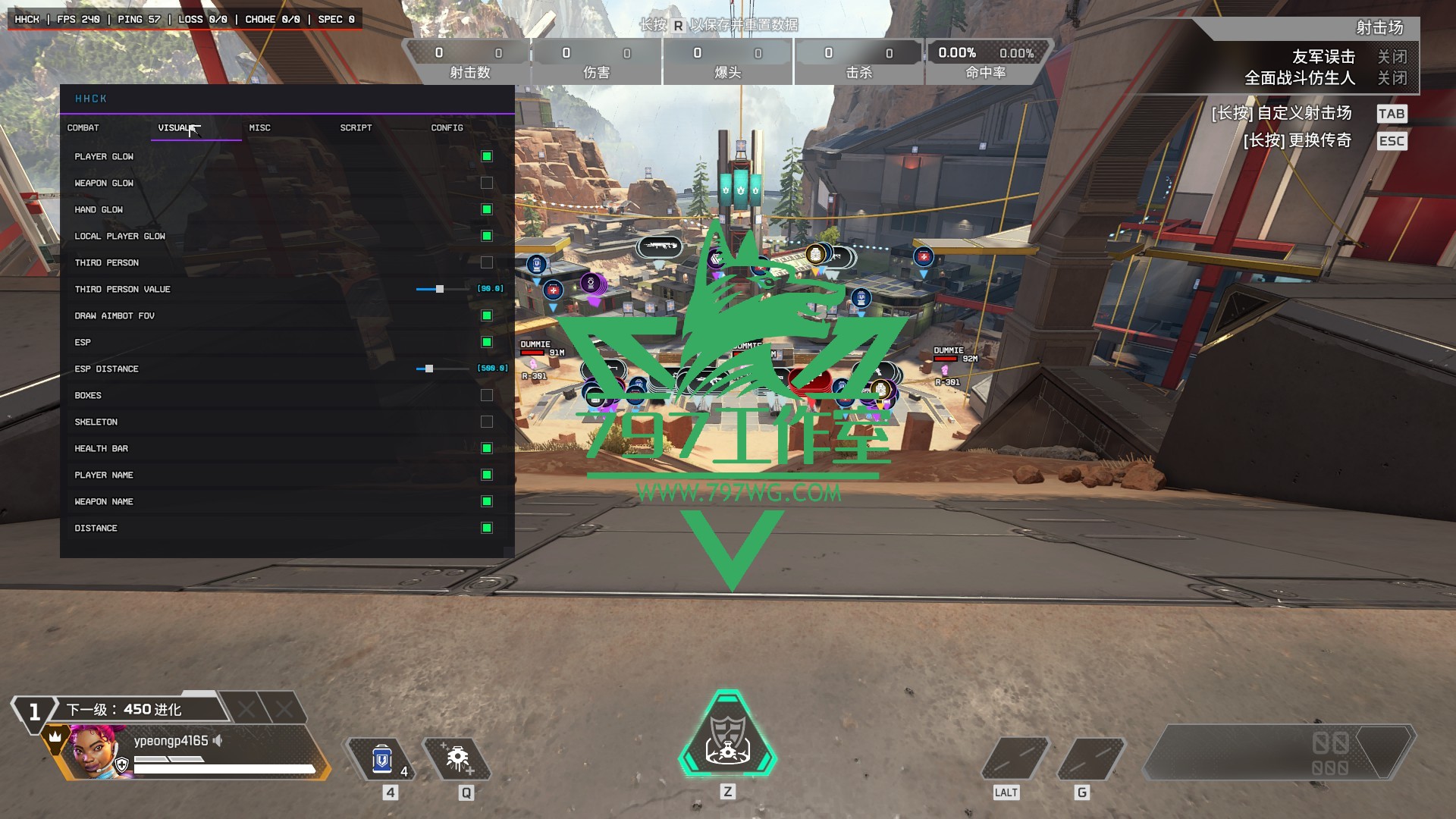
Task: Click the crown icon on the level banner
Action: point(54,735)
